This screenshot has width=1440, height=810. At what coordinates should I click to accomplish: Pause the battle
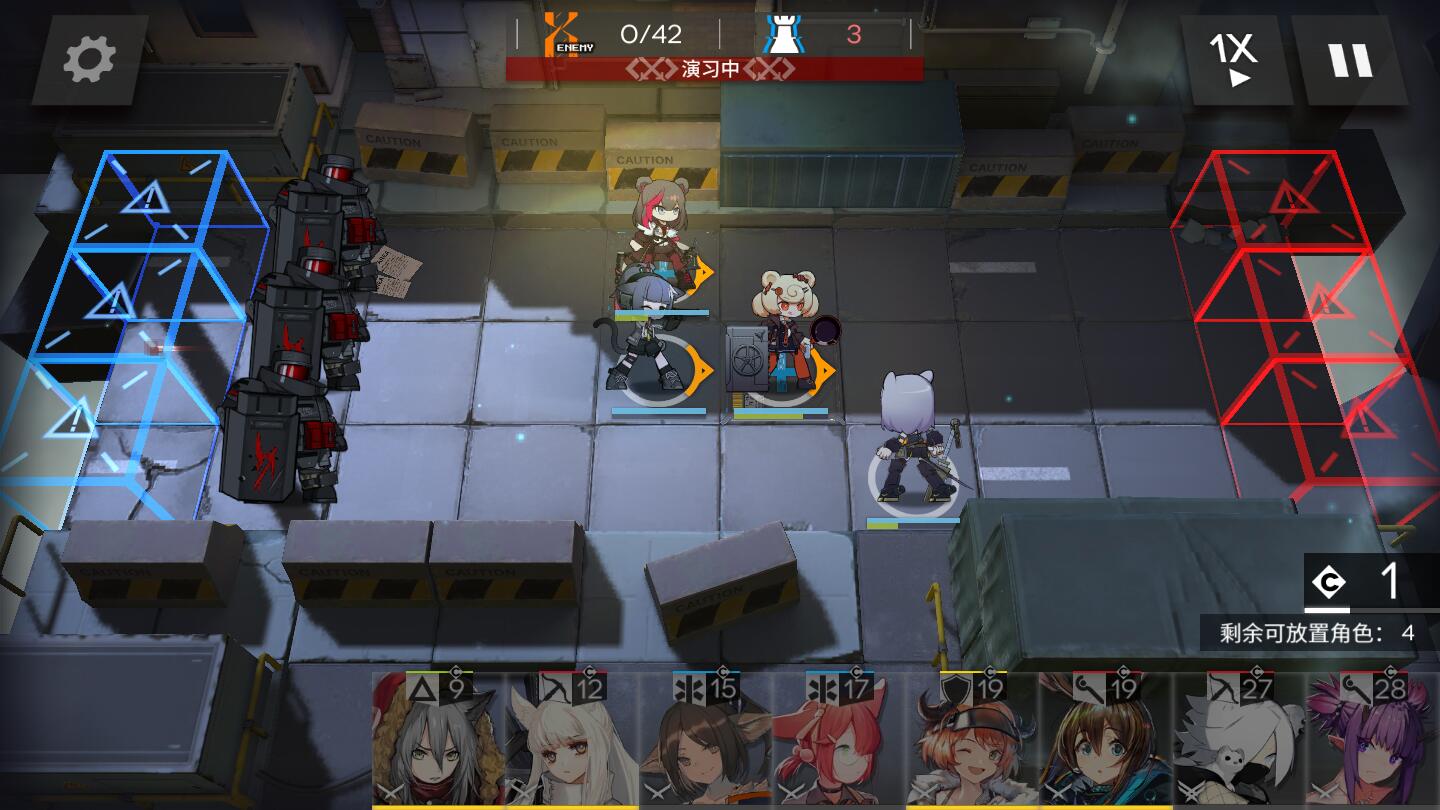tap(1352, 60)
